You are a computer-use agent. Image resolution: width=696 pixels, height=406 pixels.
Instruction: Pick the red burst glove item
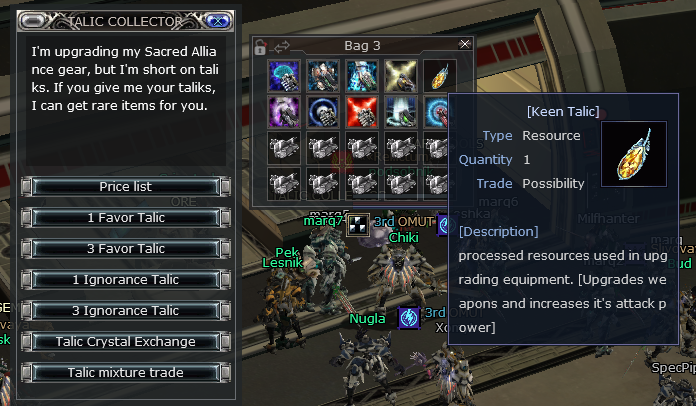(361, 112)
